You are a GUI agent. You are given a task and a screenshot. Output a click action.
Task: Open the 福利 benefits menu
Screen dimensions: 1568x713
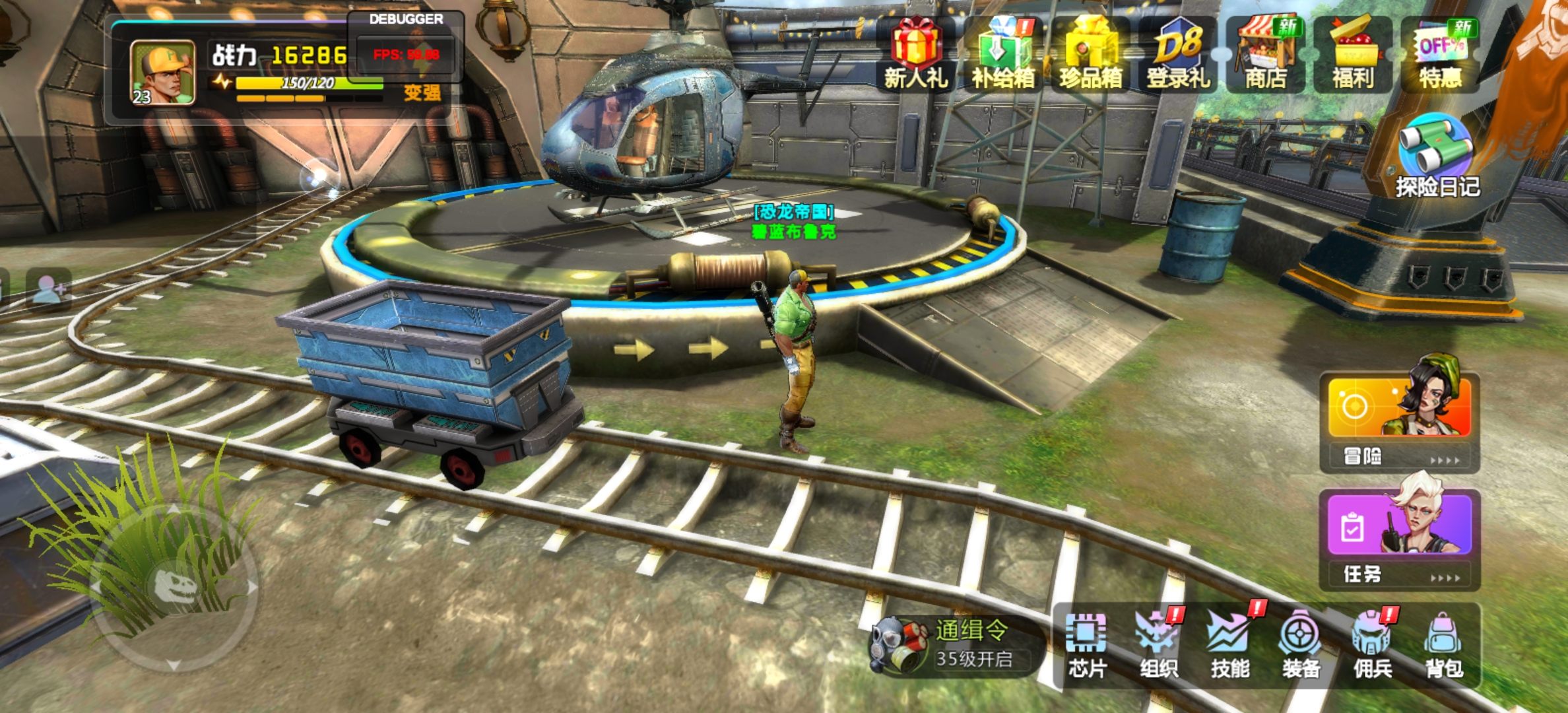click(1353, 54)
